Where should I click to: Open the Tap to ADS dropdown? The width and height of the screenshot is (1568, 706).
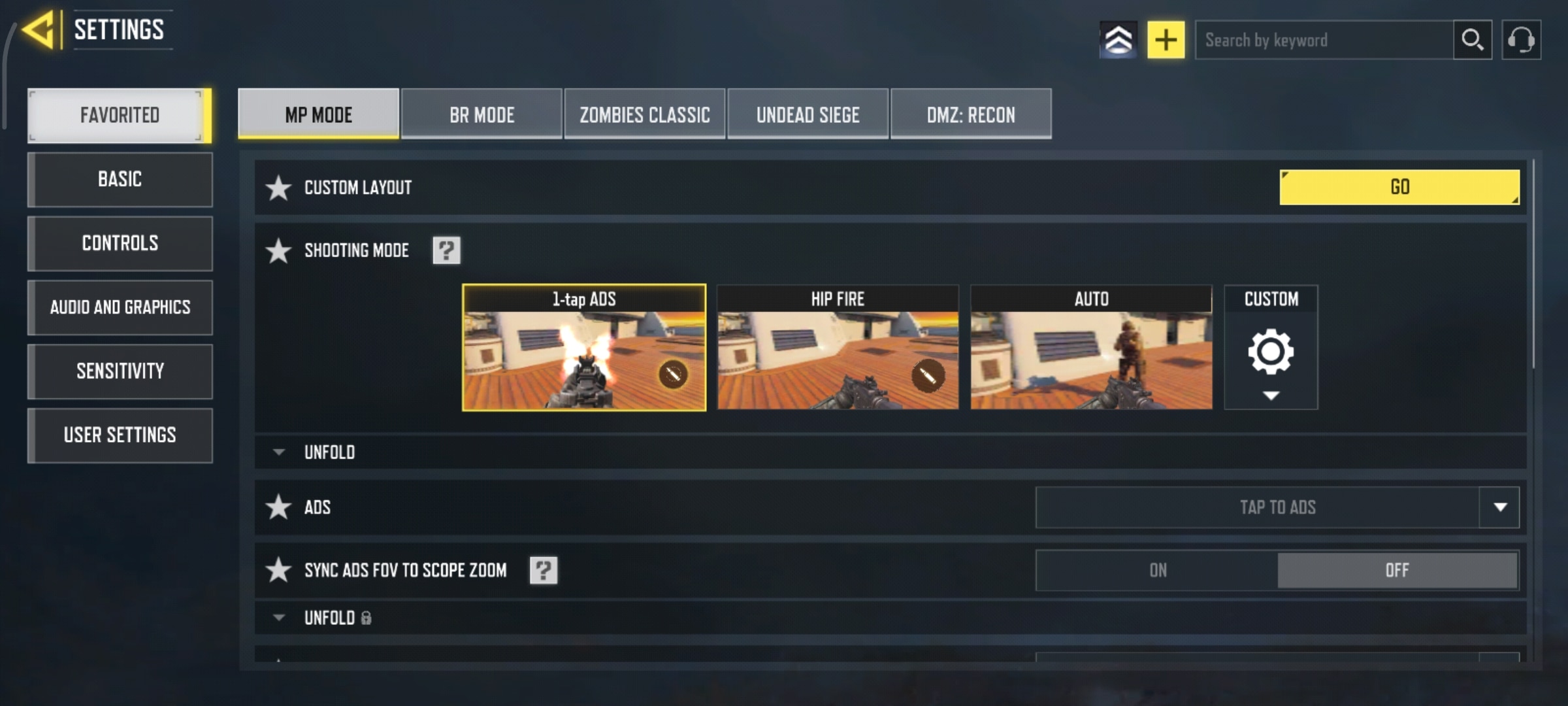click(1499, 507)
